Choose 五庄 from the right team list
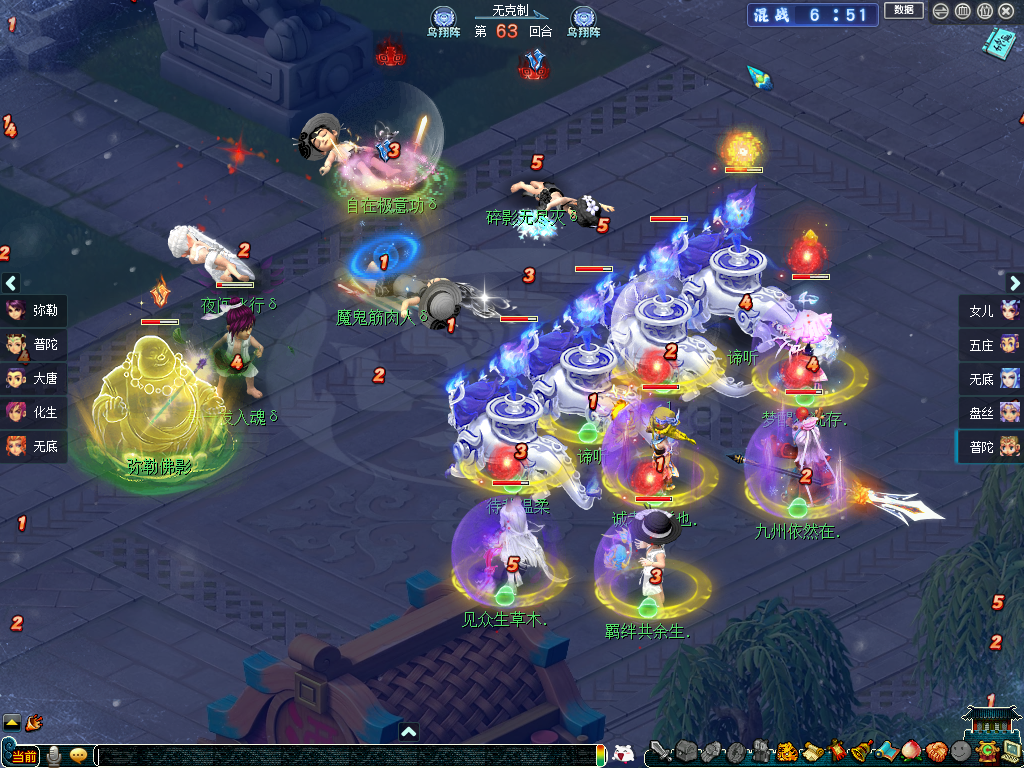Screen dimensions: 1024x768 pos(991,344)
